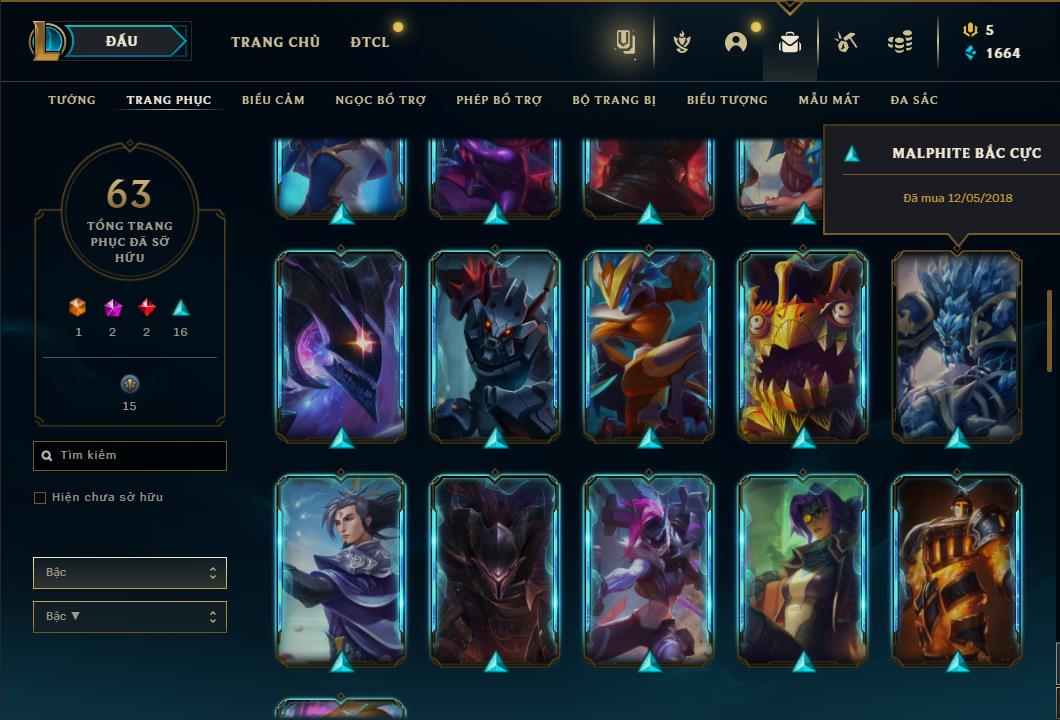
Task: Show the PHÉP BỔ TRỢ tab
Action: (499, 100)
